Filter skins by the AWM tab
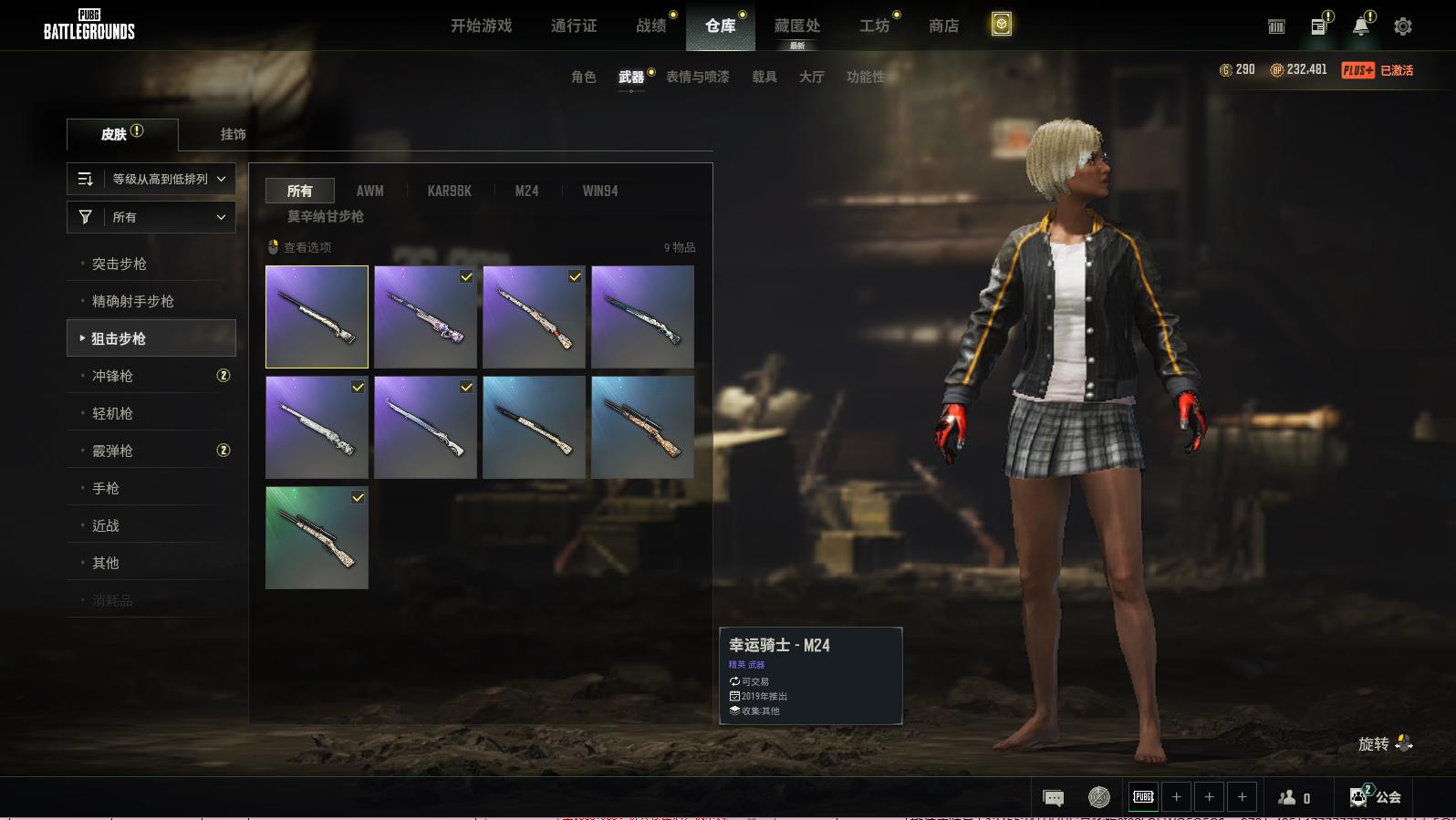1456x820 pixels. tap(369, 191)
